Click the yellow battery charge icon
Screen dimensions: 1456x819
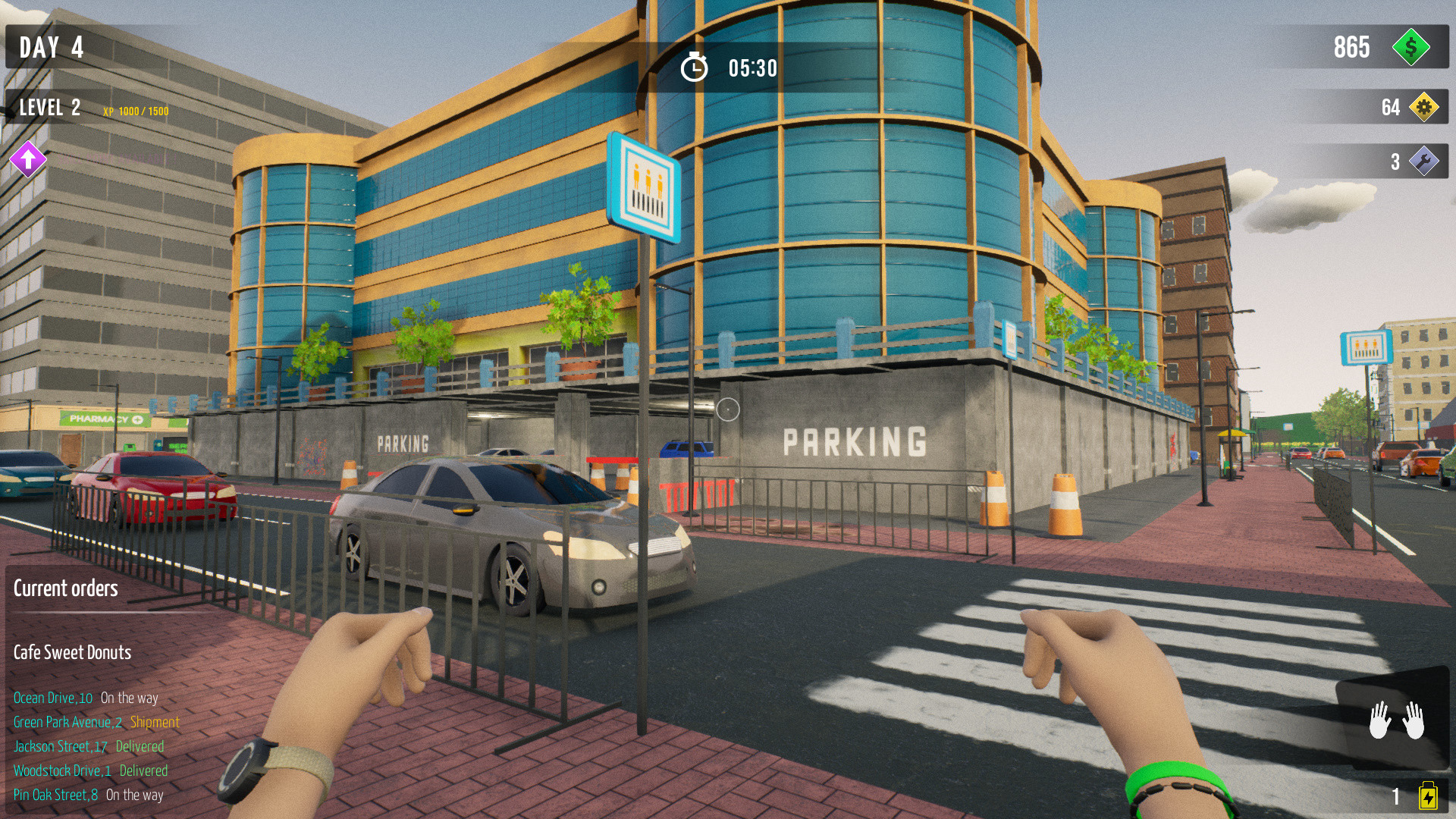click(x=1427, y=795)
